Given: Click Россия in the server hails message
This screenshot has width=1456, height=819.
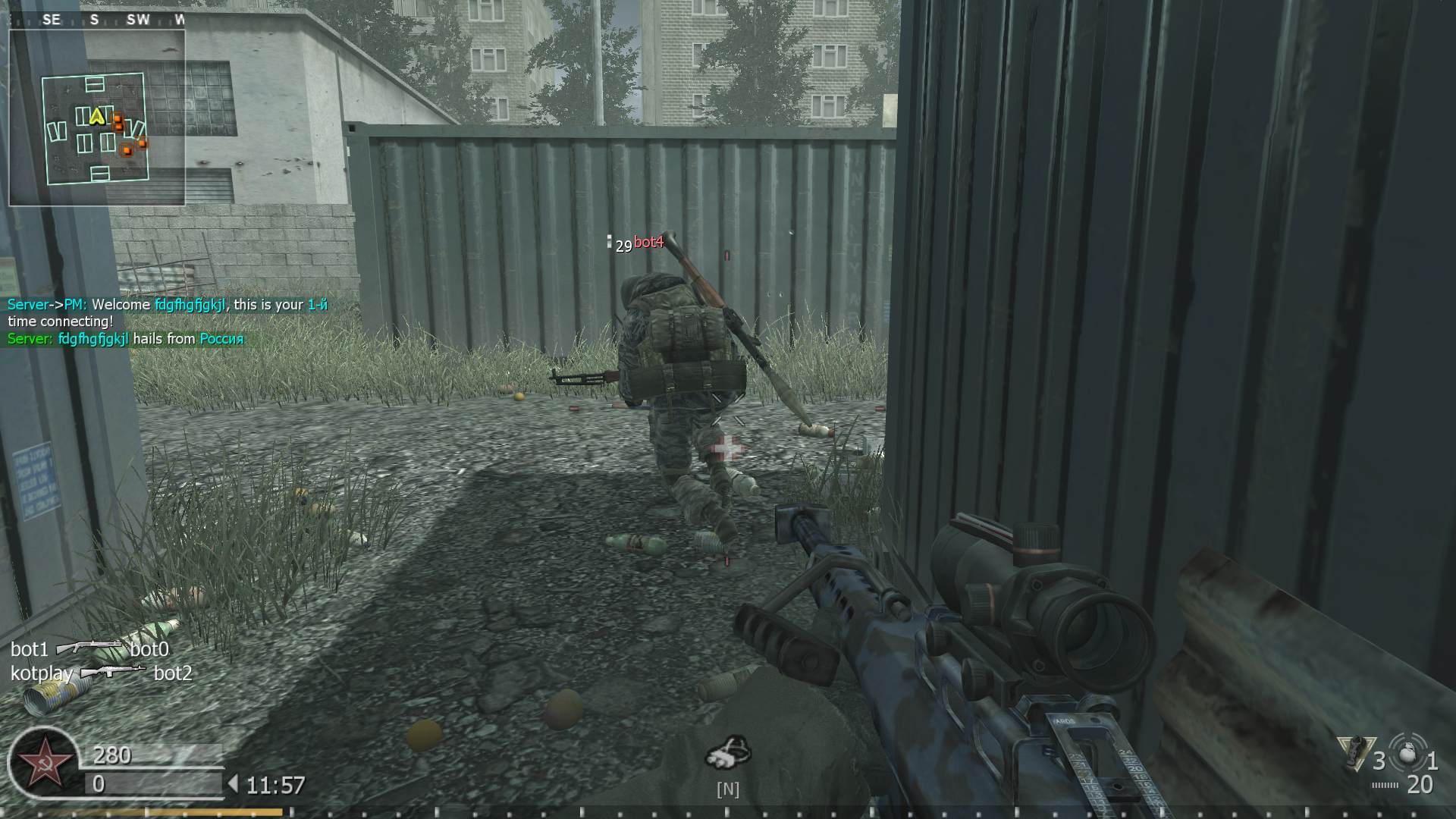Looking at the screenshot, I should tap(223, 339).
